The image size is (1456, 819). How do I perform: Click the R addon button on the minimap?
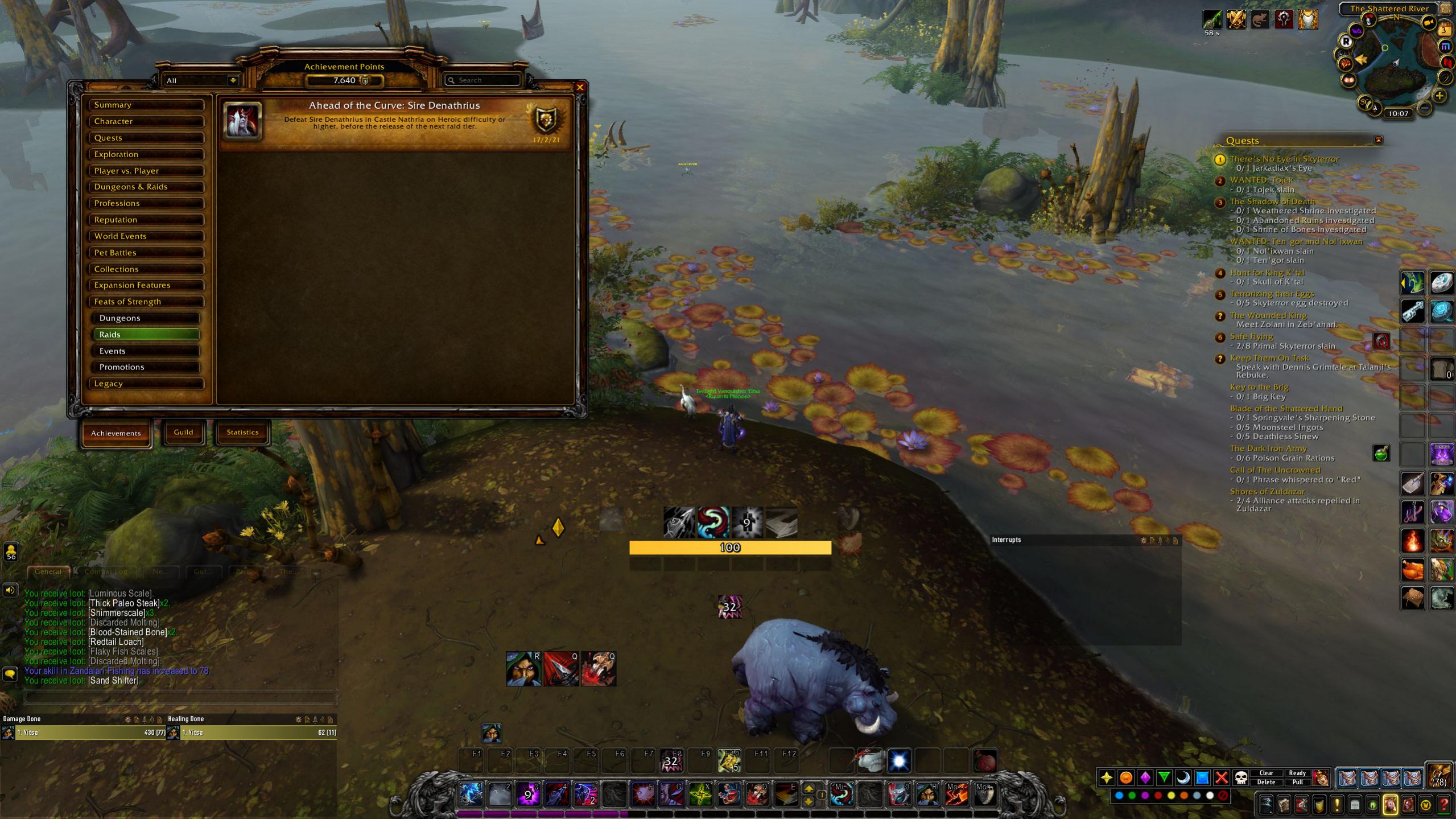pos(1346,42)
